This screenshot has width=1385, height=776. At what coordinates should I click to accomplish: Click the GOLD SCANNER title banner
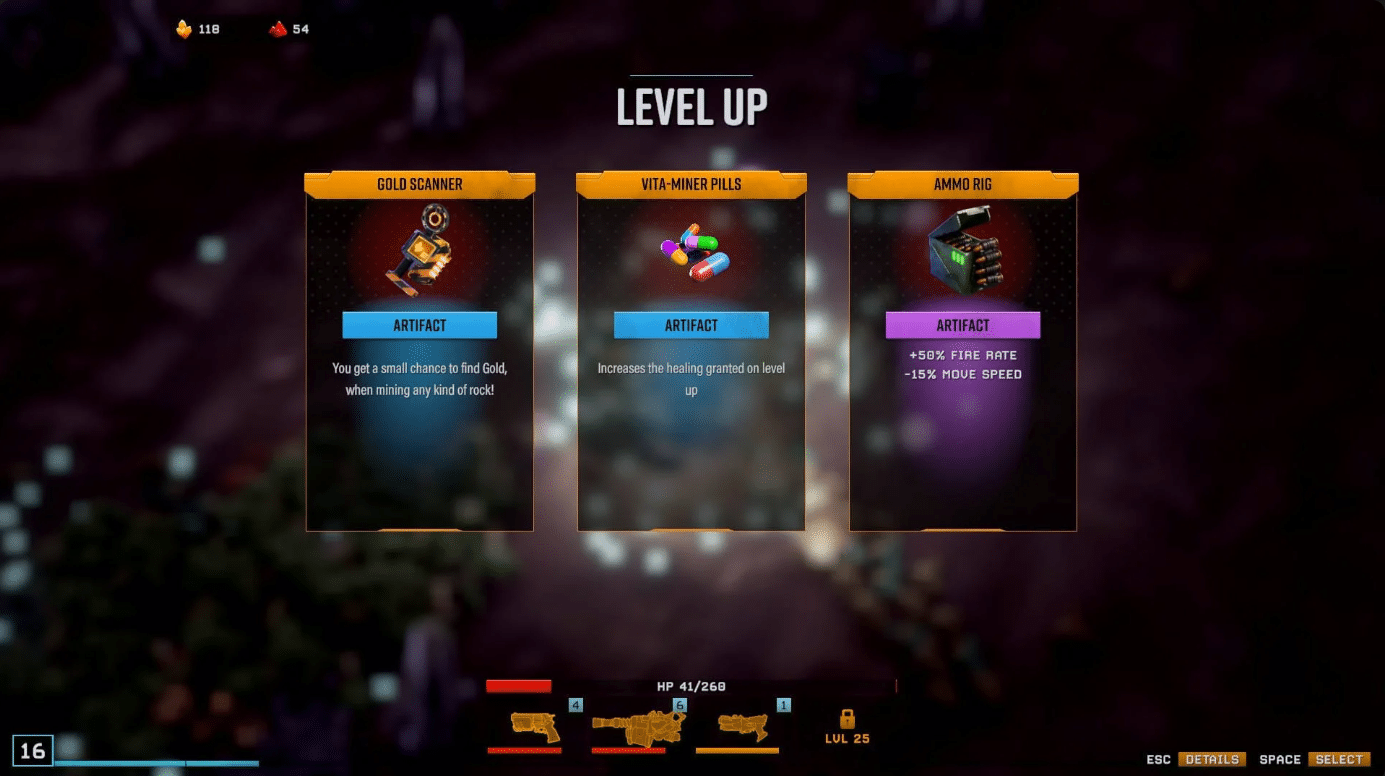tap(419, 184)
